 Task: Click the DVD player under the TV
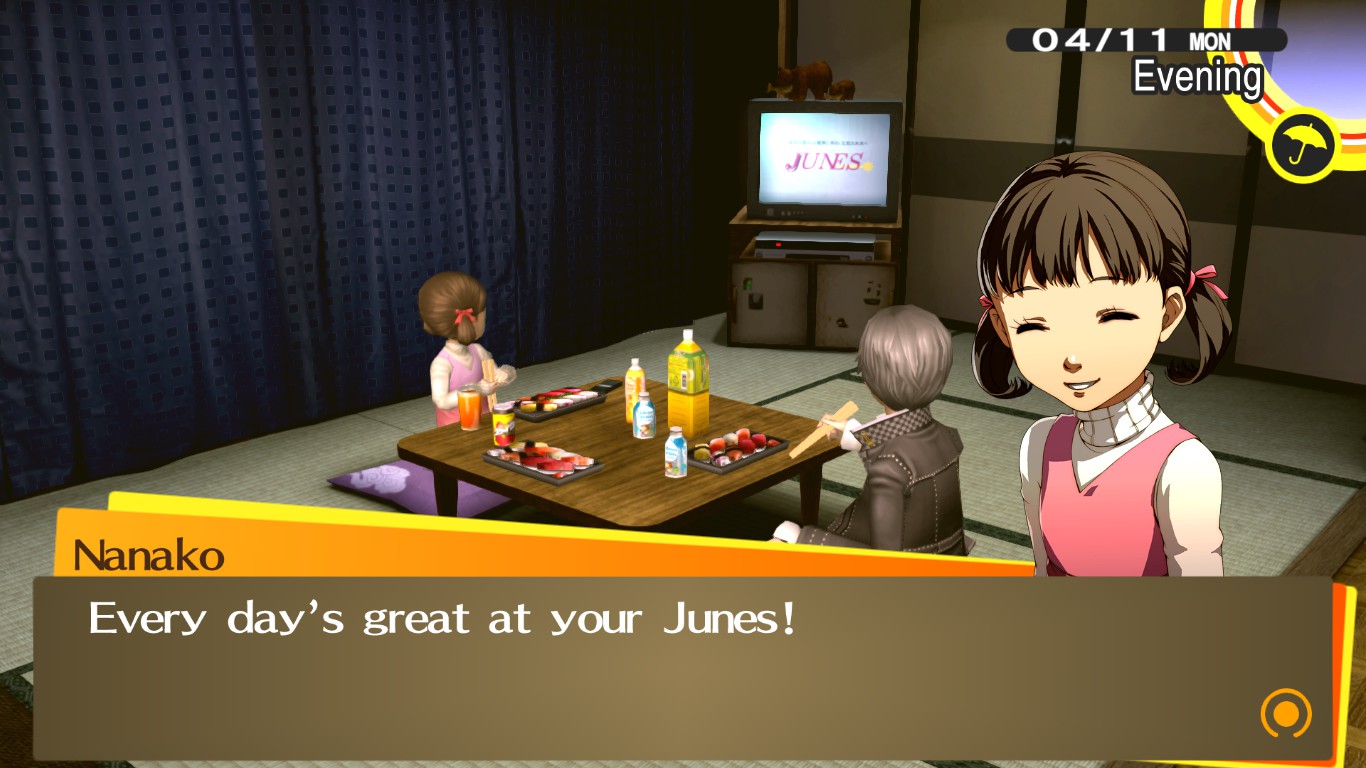(815, 243)
